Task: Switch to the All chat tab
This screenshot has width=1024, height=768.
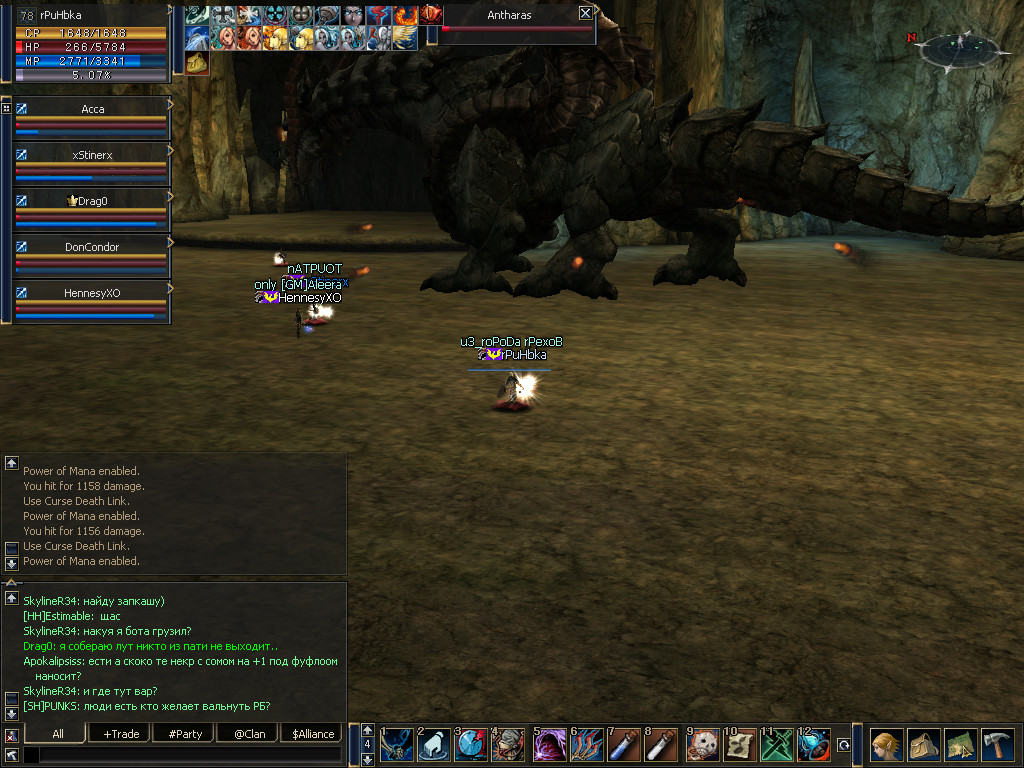Action: point(58,734)
